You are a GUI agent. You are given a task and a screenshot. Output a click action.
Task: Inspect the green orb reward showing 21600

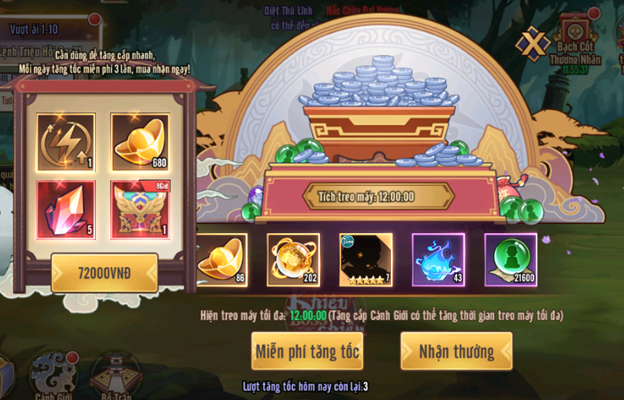pyautogui.click(x=510, y=259)
